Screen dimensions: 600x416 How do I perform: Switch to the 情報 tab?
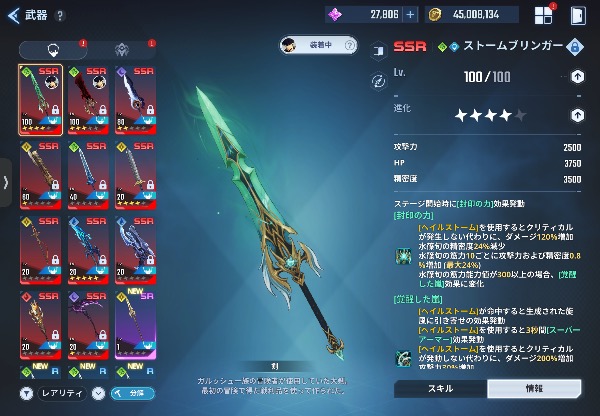(x=534, y=388)
